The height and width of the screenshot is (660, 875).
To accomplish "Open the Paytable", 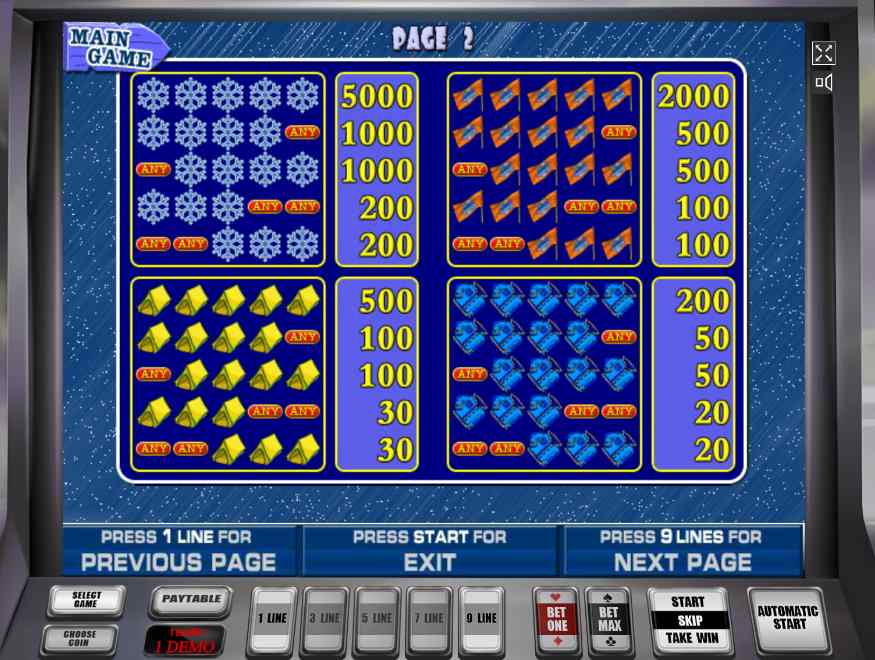I will coord(191,600).
